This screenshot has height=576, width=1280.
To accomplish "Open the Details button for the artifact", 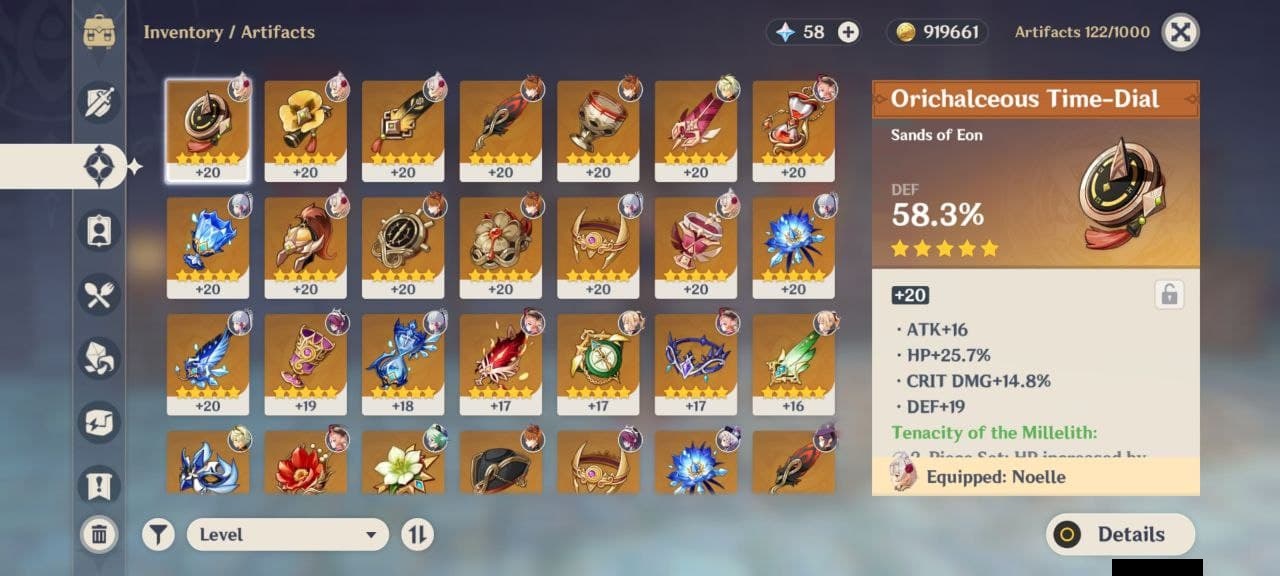I will 1120,534.
